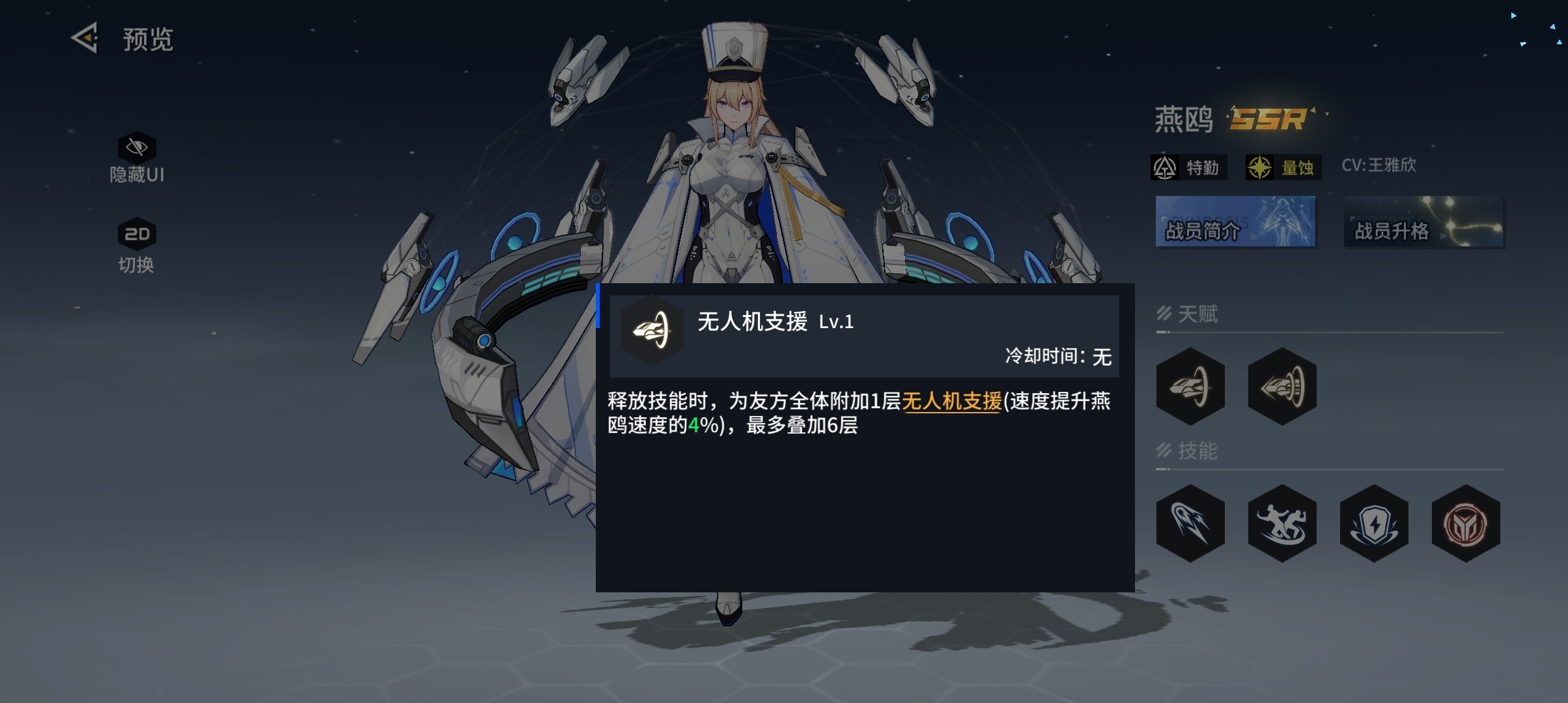The image size is (1568, 703).
Task: Click the back arrow next to 预览
Action: (x=85, y=39)
